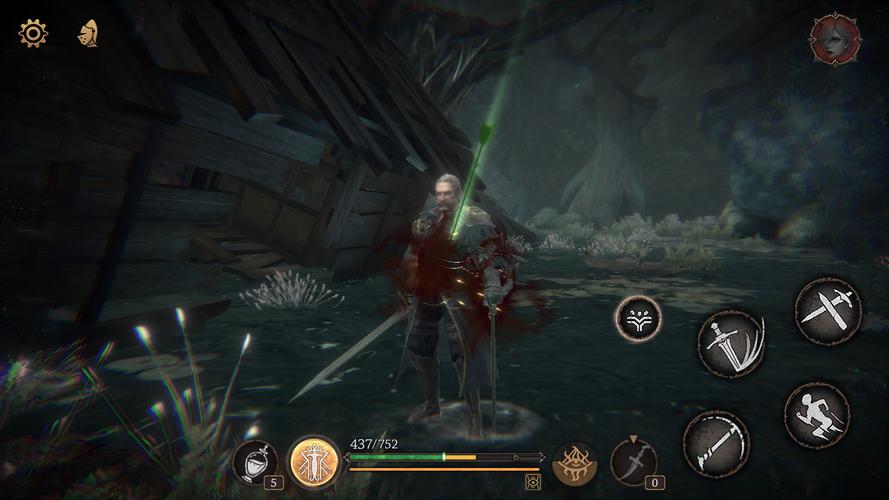Activate the glowing orange sword skill
Viewport: 889px width, 500px height.
pos(312,461)
